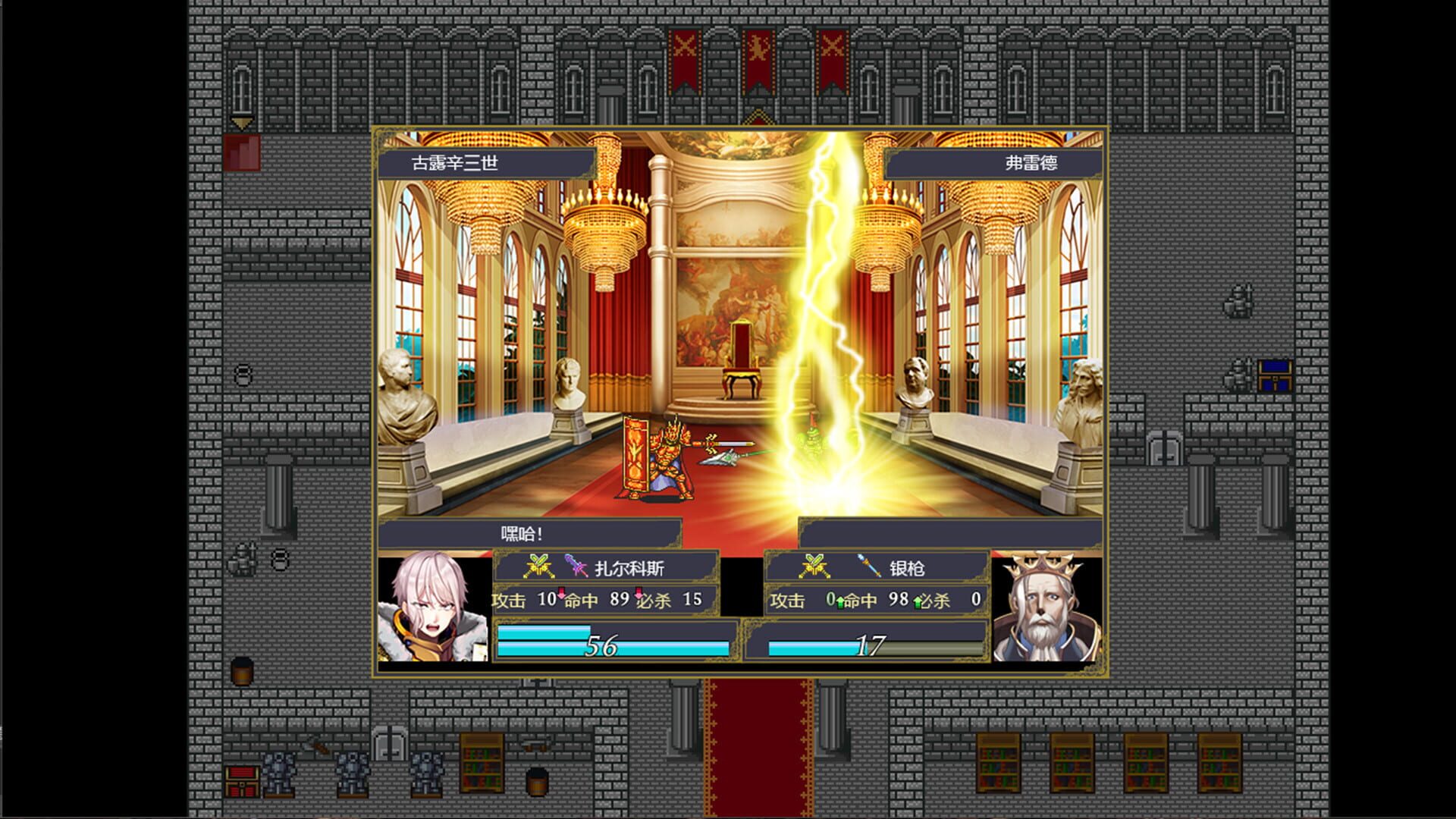Click the green up-arrow next to 必杀 0
This screenshot has width=1456, height=819.
(918, 601)
